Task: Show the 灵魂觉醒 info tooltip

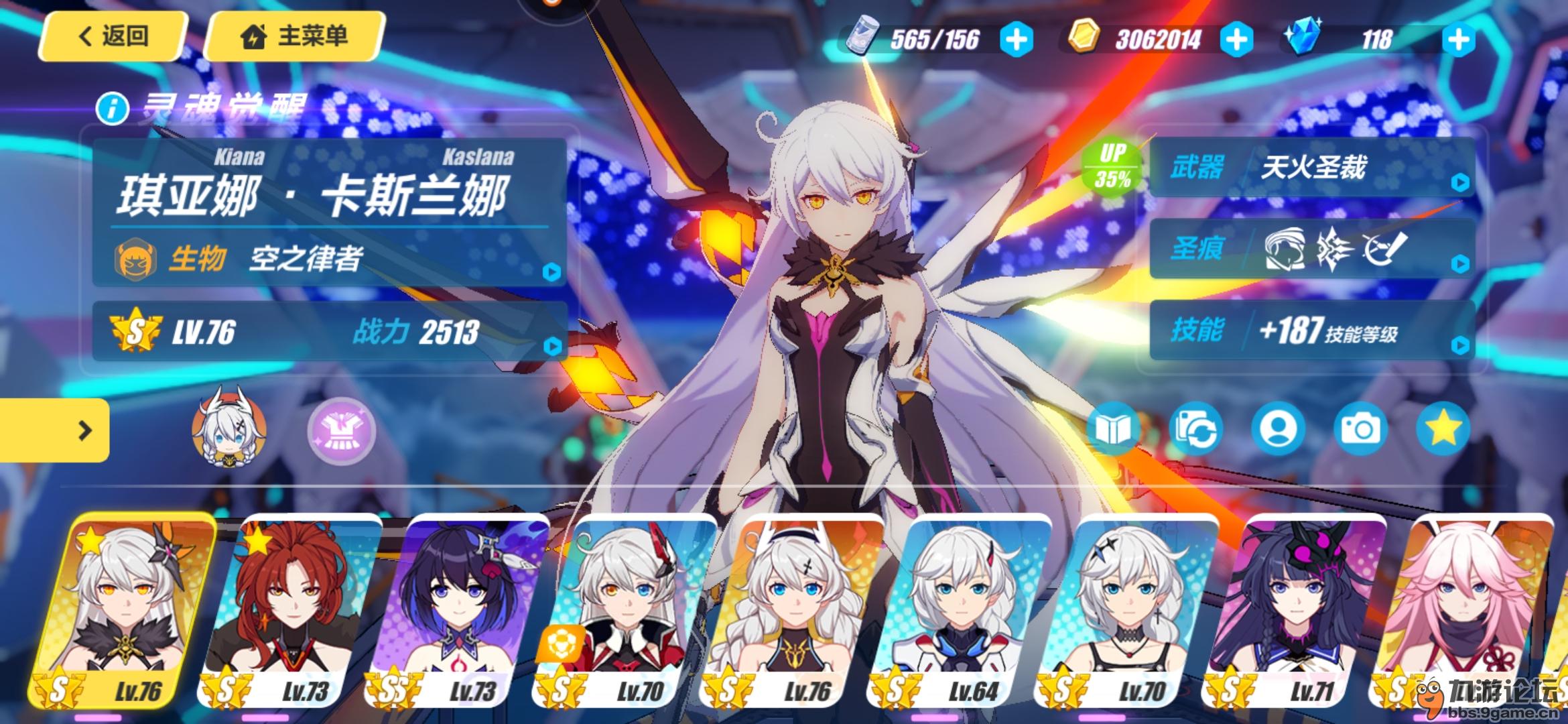Action: (x=112, y=108)
